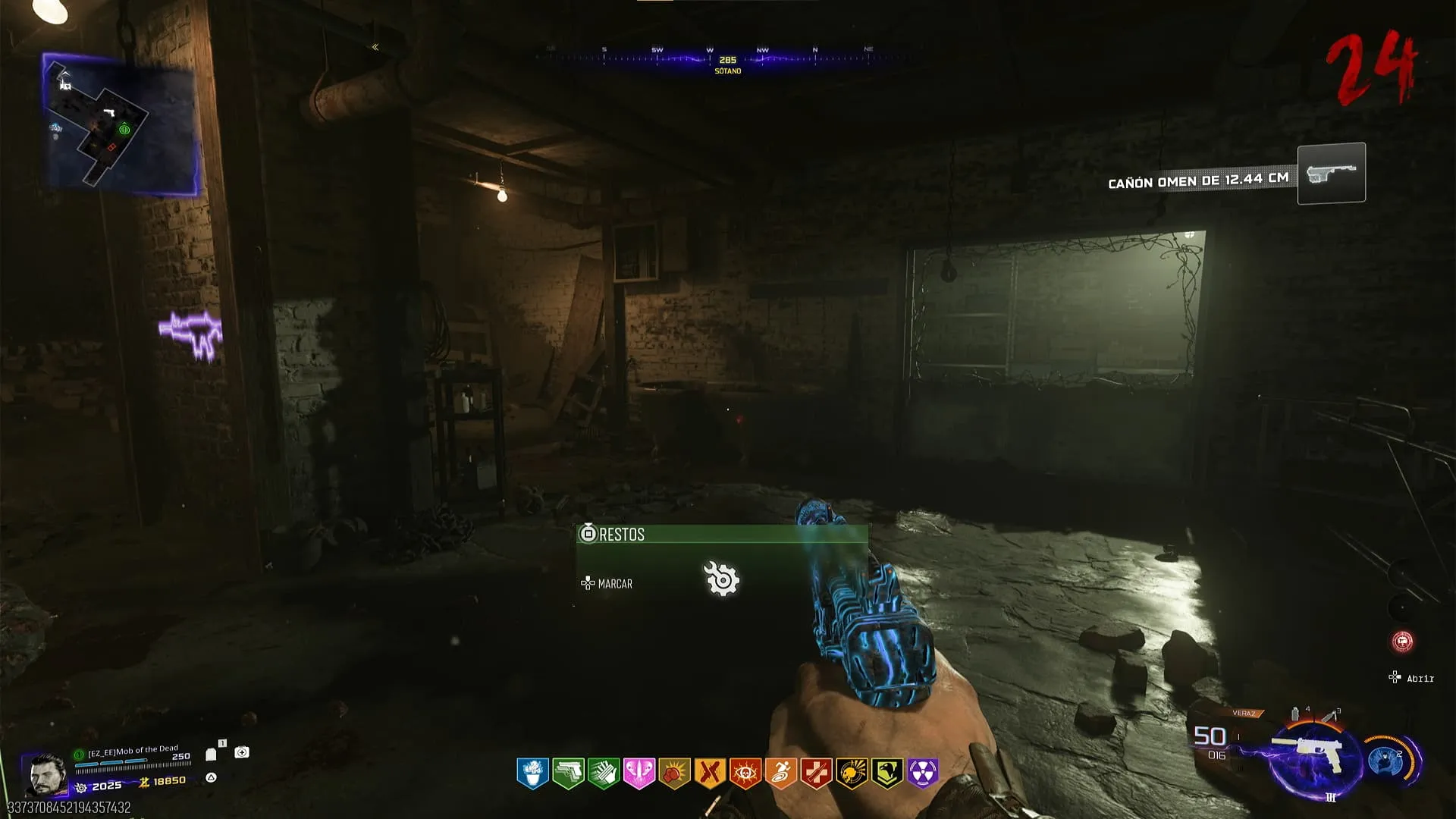
Task: Select the boxing glove Melee Macchiato perk
Action: (674, 773)
